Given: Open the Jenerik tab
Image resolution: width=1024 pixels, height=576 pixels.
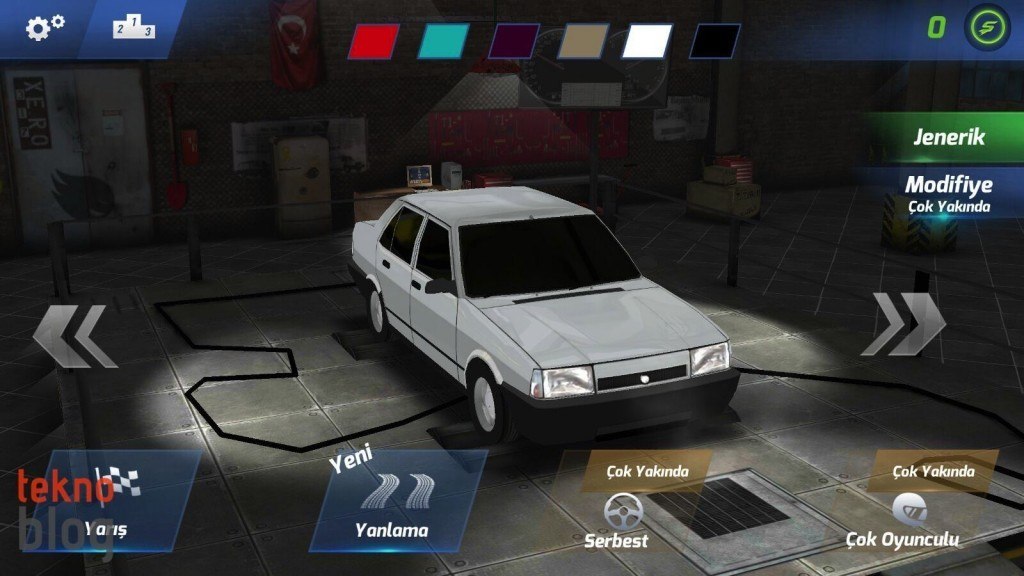Looking at the screenshot, I should [947, 138].
